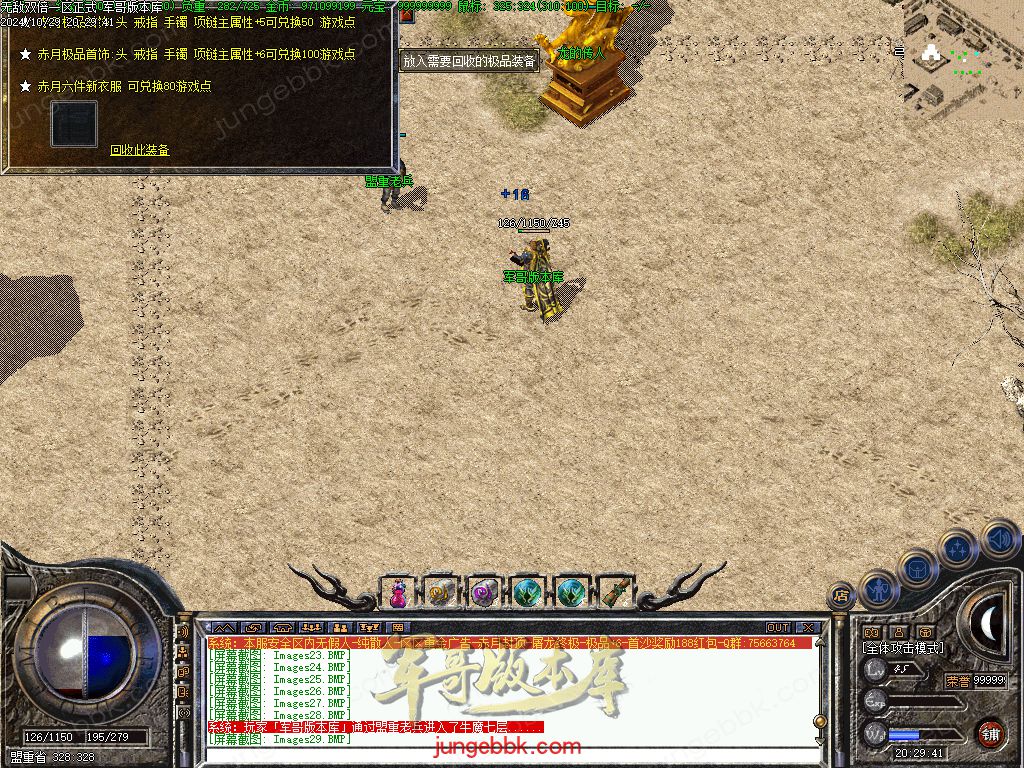Click the red 铺 stall button
Screen dimensions: 1024x768
990,733
